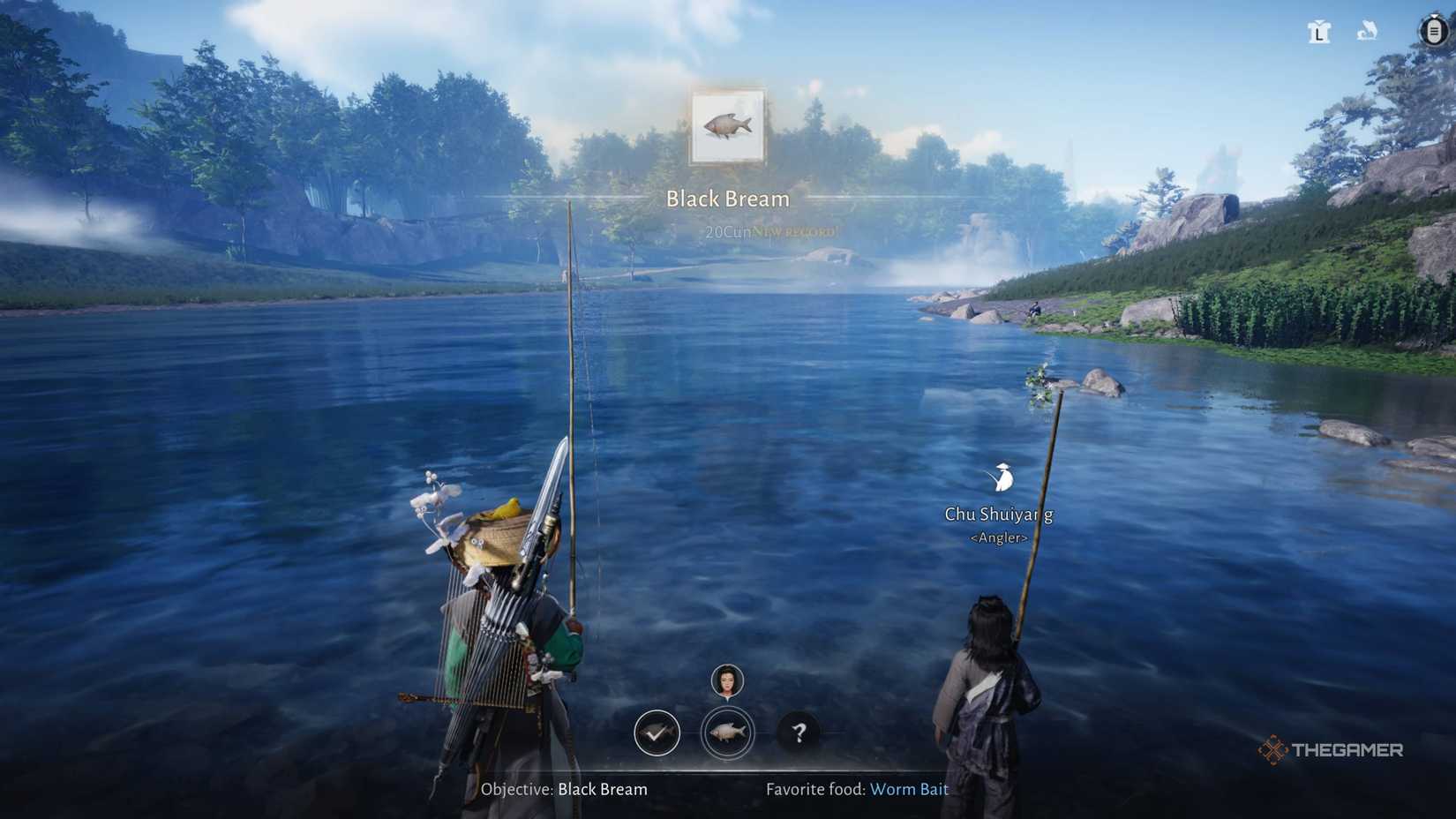Screen dimensions: 1456x819
Task: Click the Worm Bait link
Action: (909, 790)
